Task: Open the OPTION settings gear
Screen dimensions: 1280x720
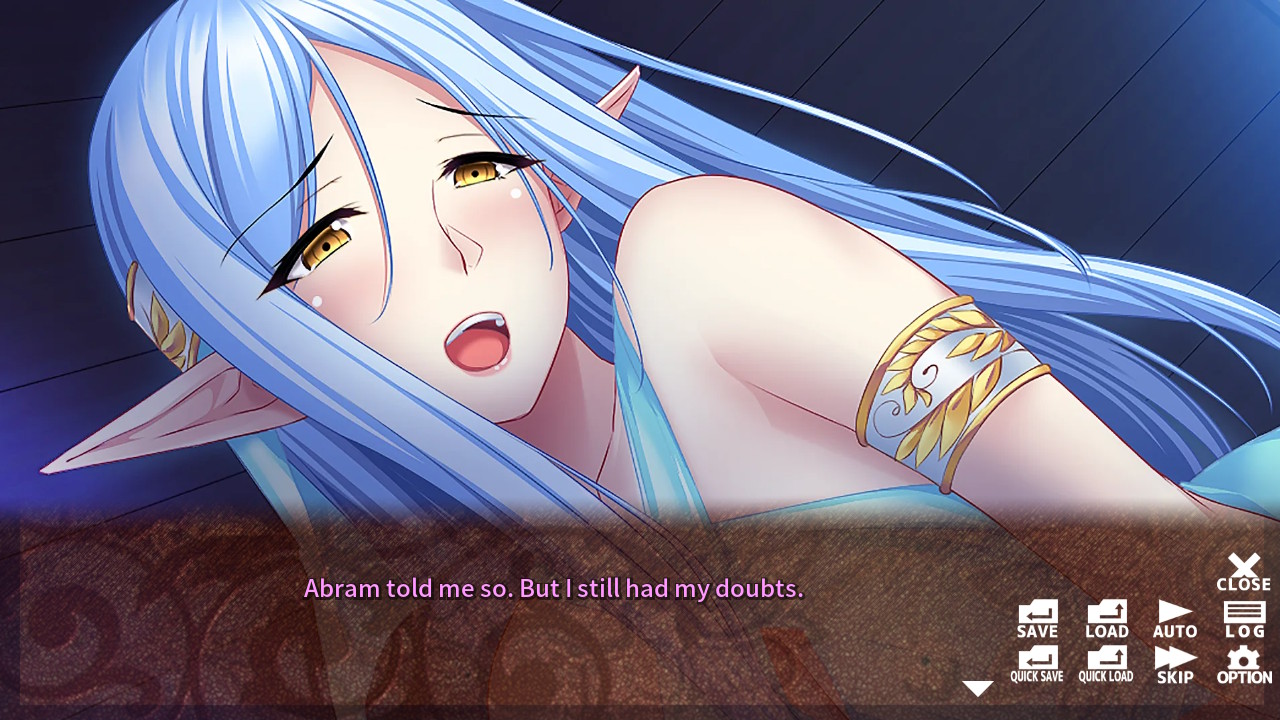Action: tap(1243, 663)
